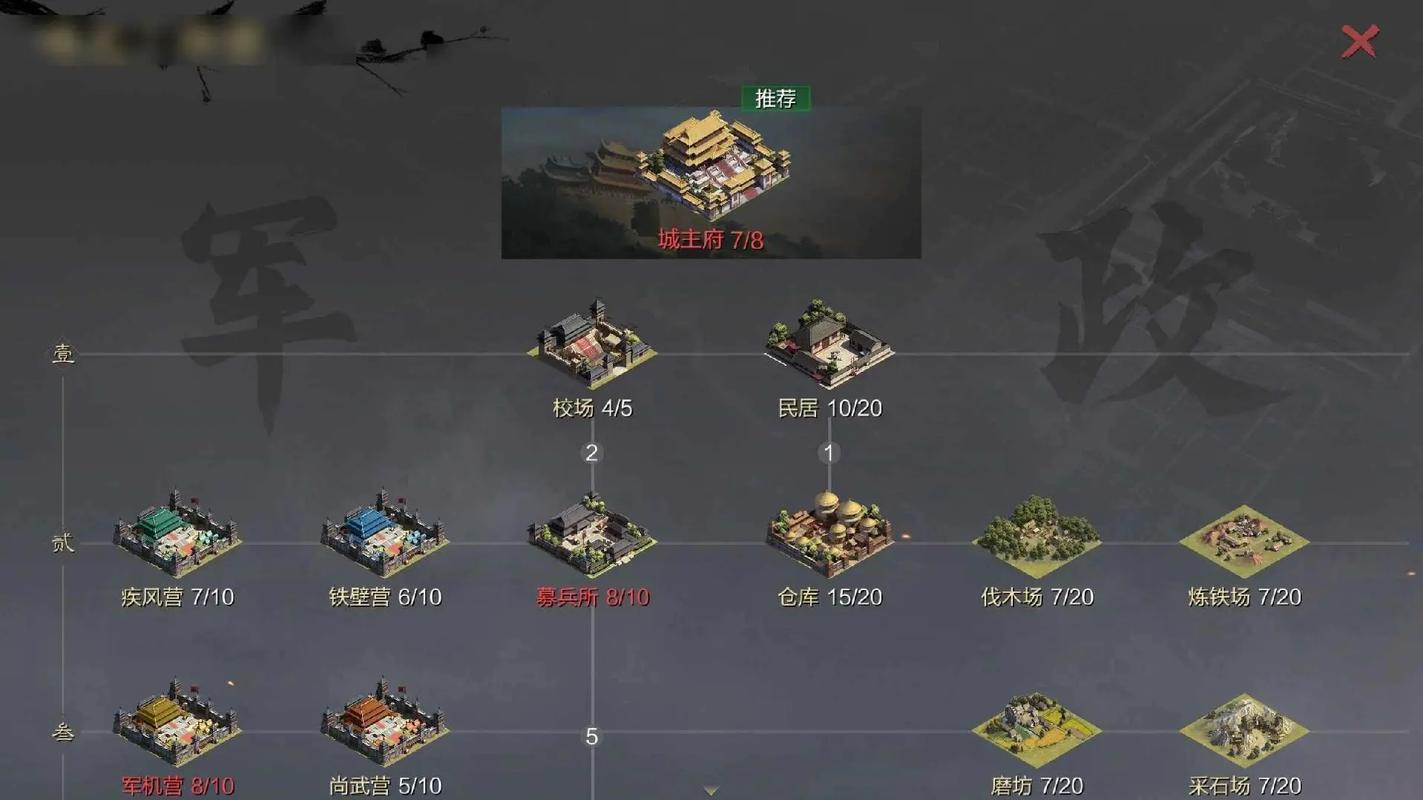Click the number 5 on connector line
Screen dimensions: 1423x800
590,737
